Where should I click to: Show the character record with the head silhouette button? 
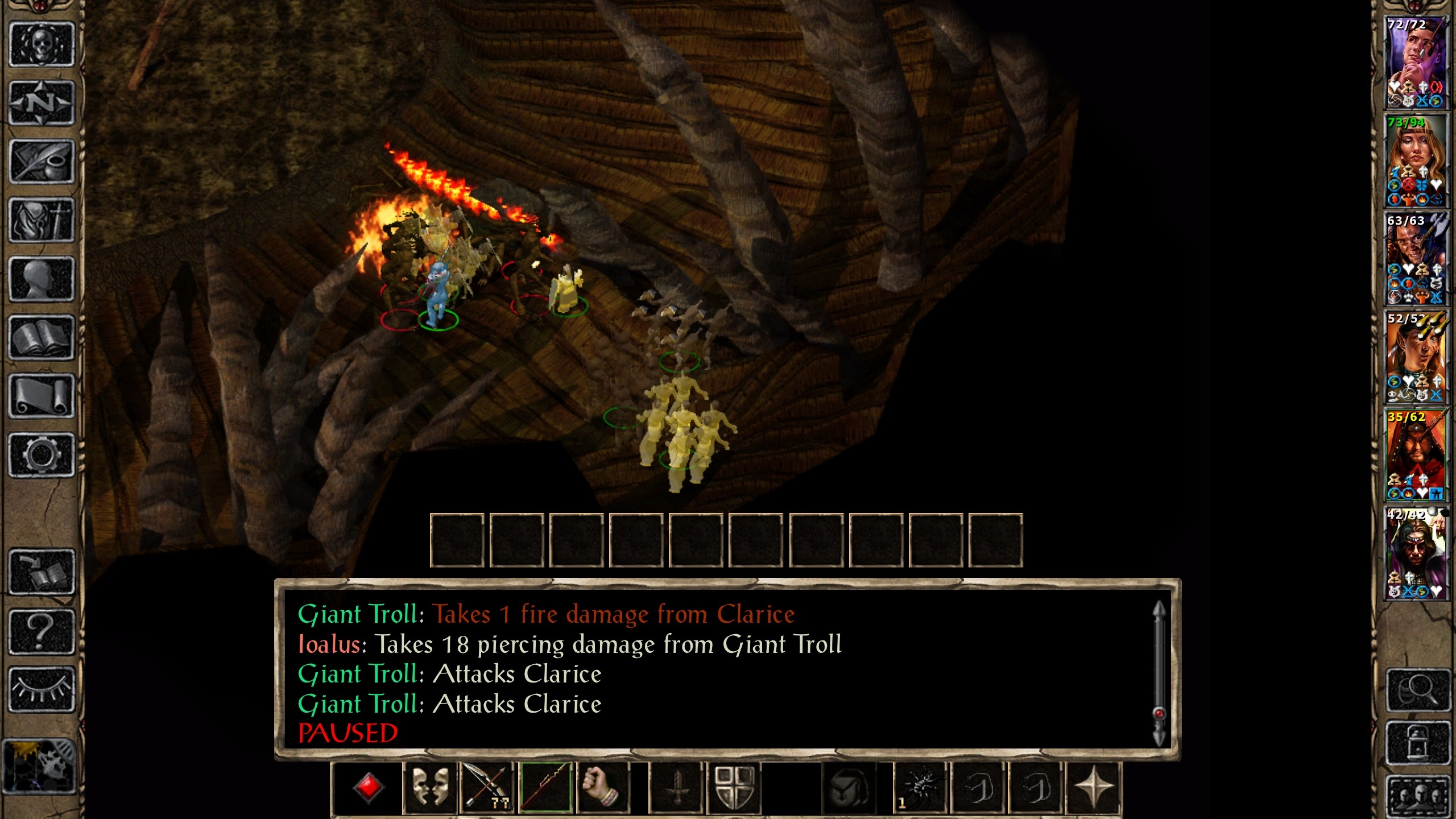tap(42, 279)
